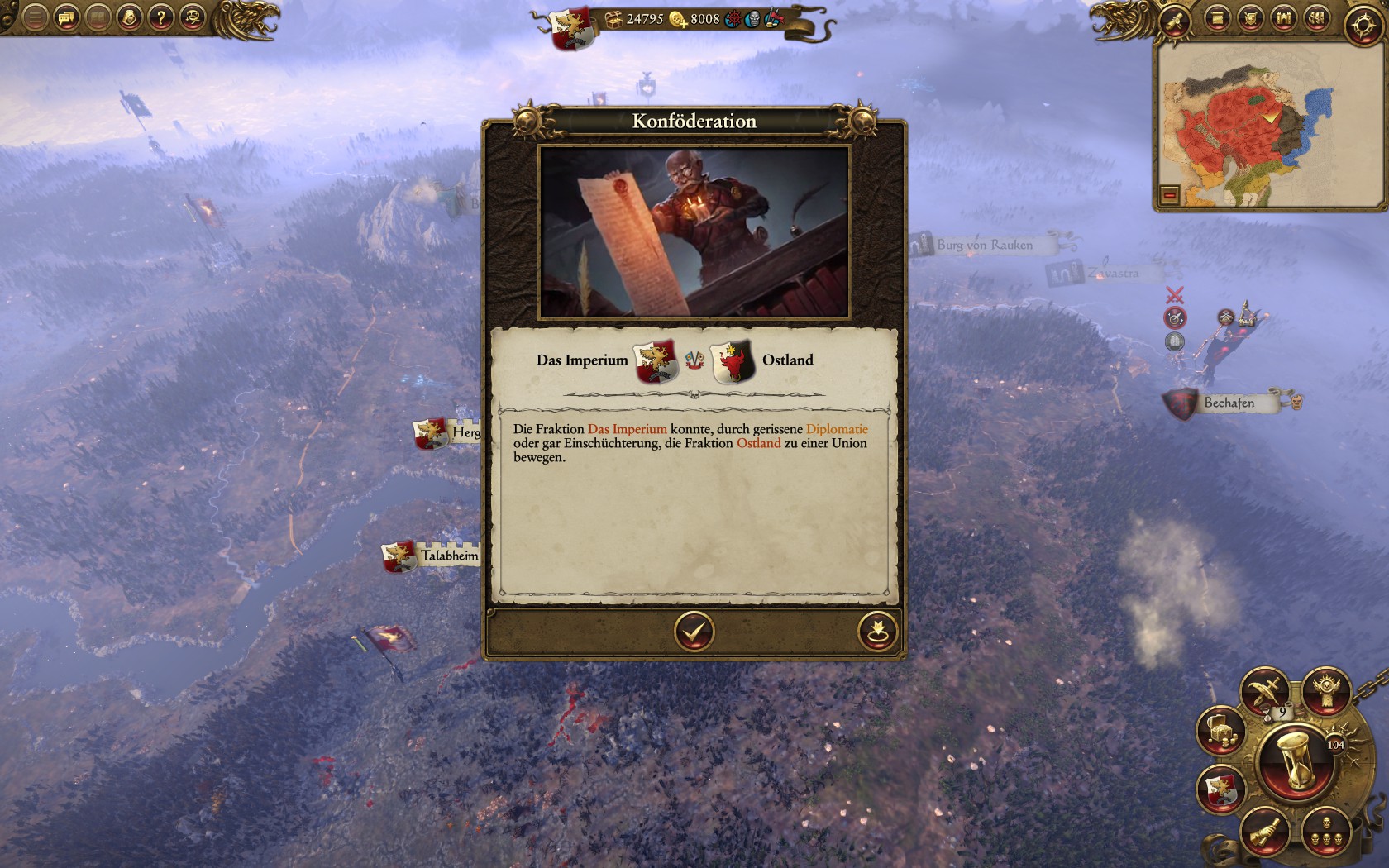Open the chat speech-bubbles button
This screenshot has width=1389, height=868.
click(x=67, y=17)
